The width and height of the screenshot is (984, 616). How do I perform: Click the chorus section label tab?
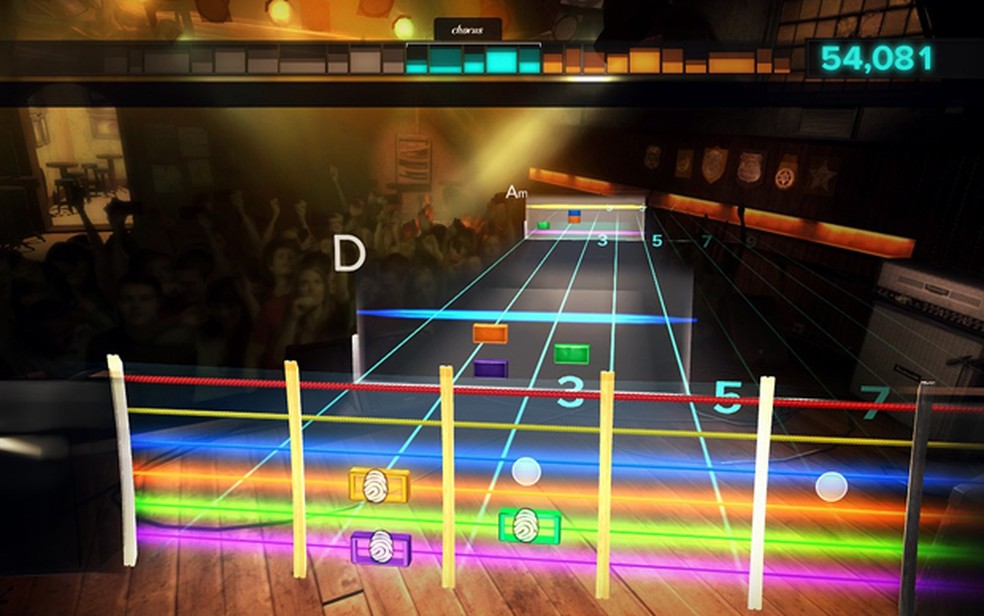pos(467,30)
